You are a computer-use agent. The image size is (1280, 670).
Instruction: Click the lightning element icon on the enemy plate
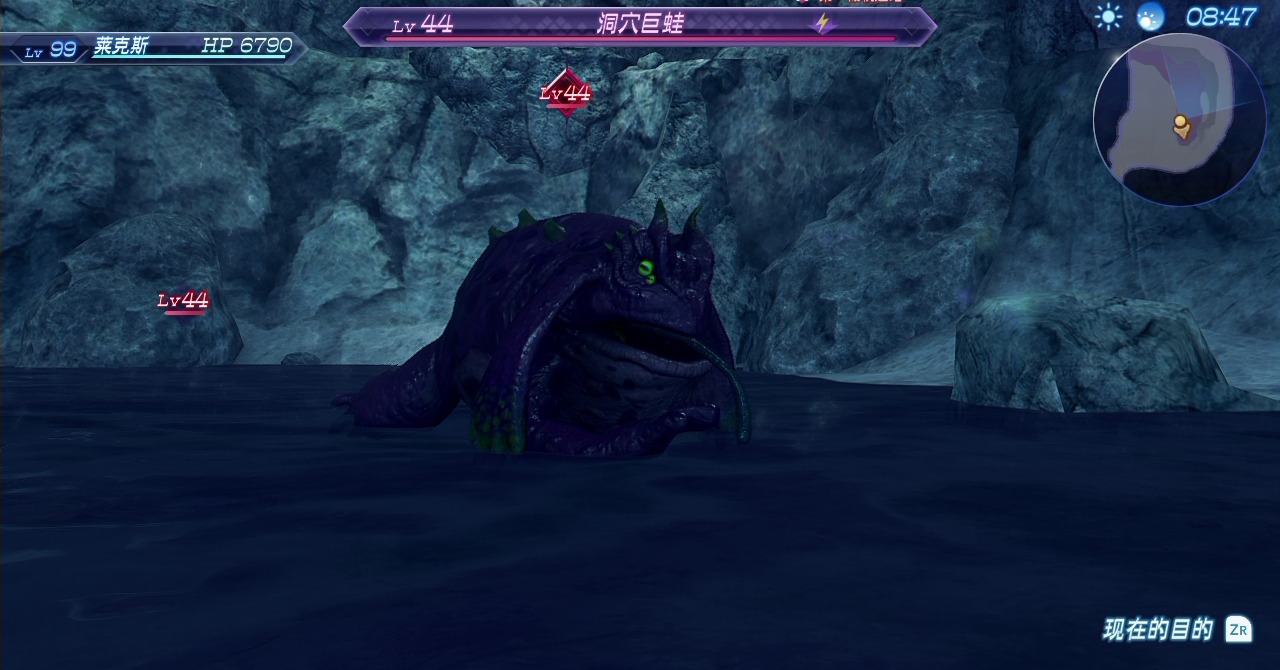(823, 24)
